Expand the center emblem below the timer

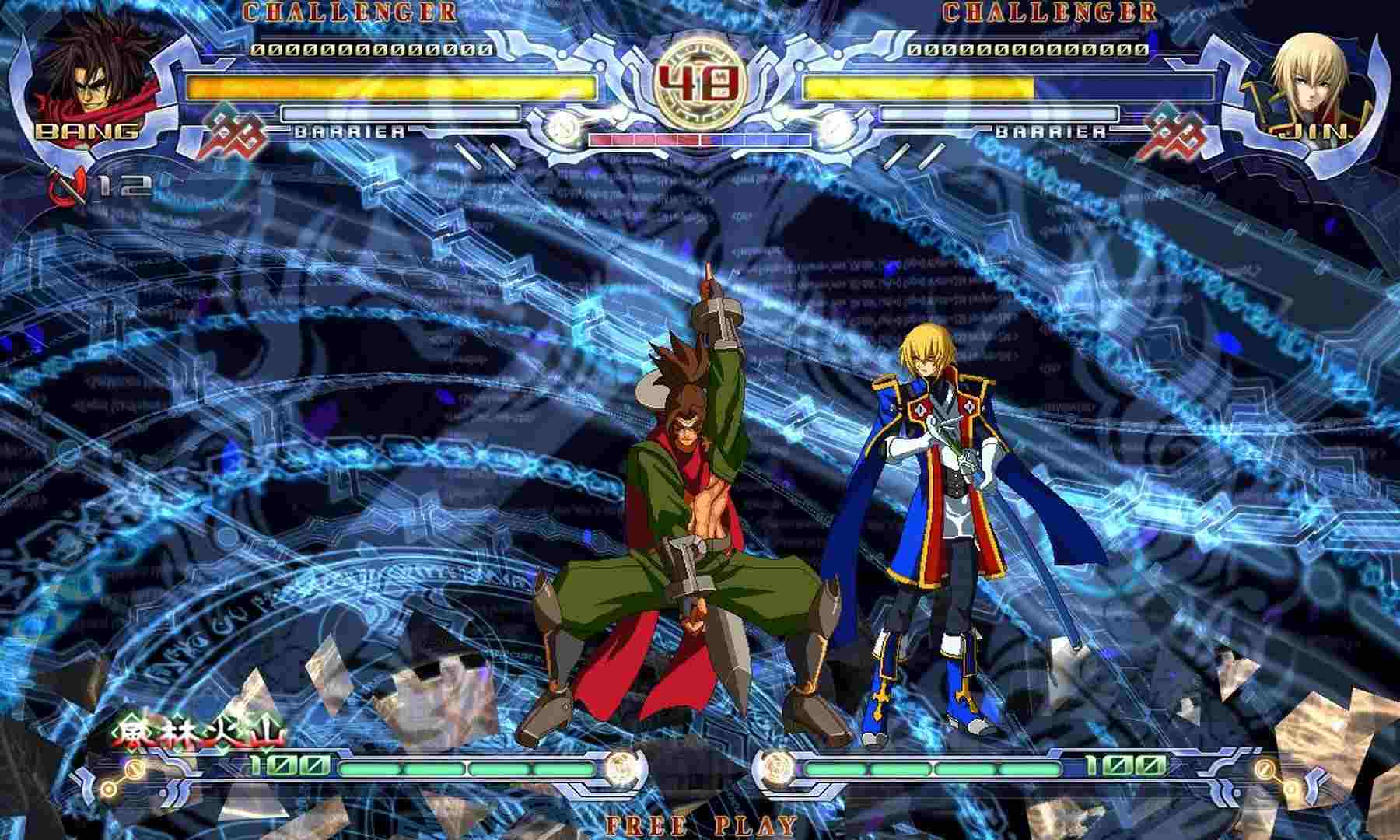pos(698,156)
